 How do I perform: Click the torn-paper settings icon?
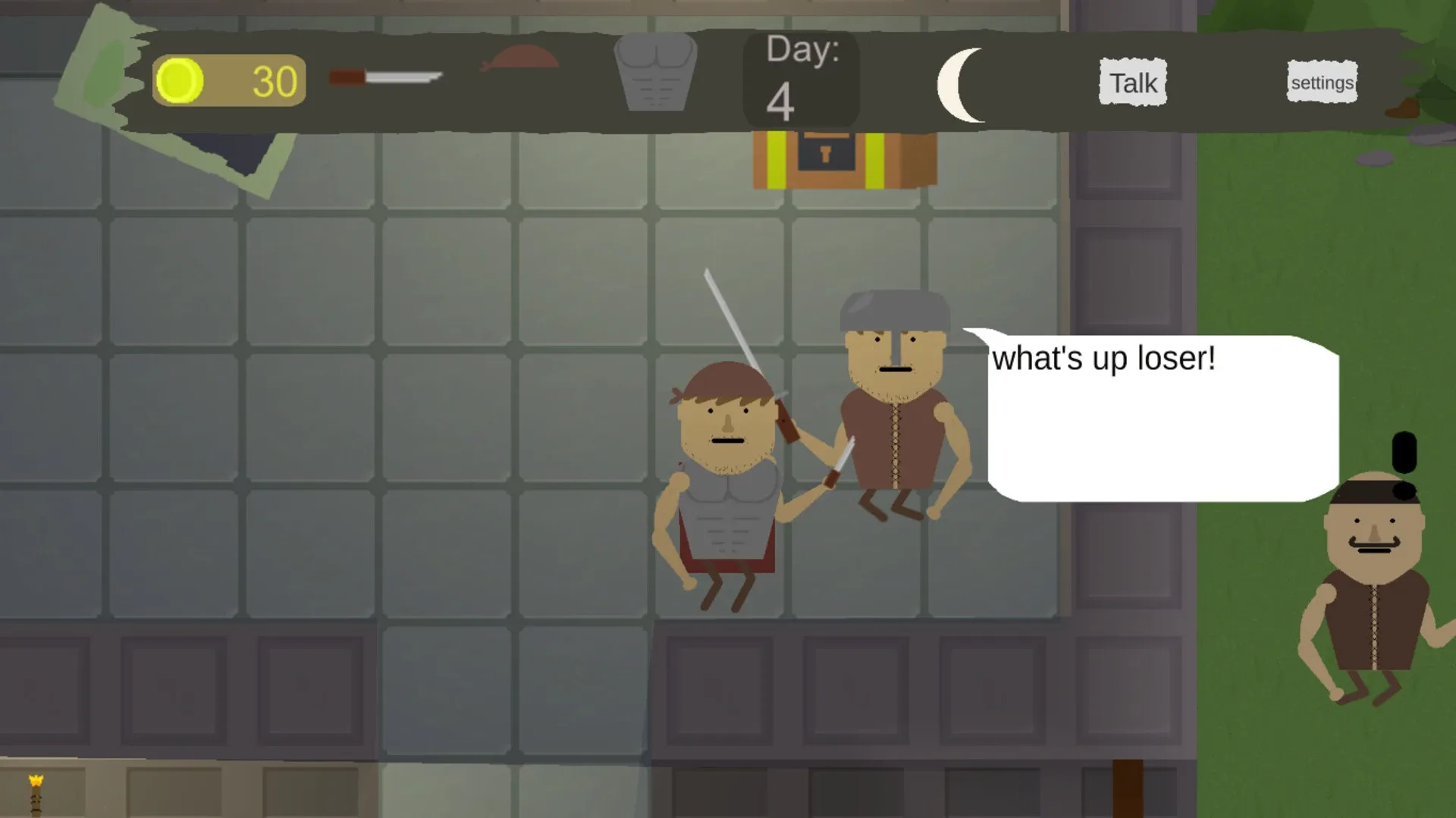[x=1321, y=82]
